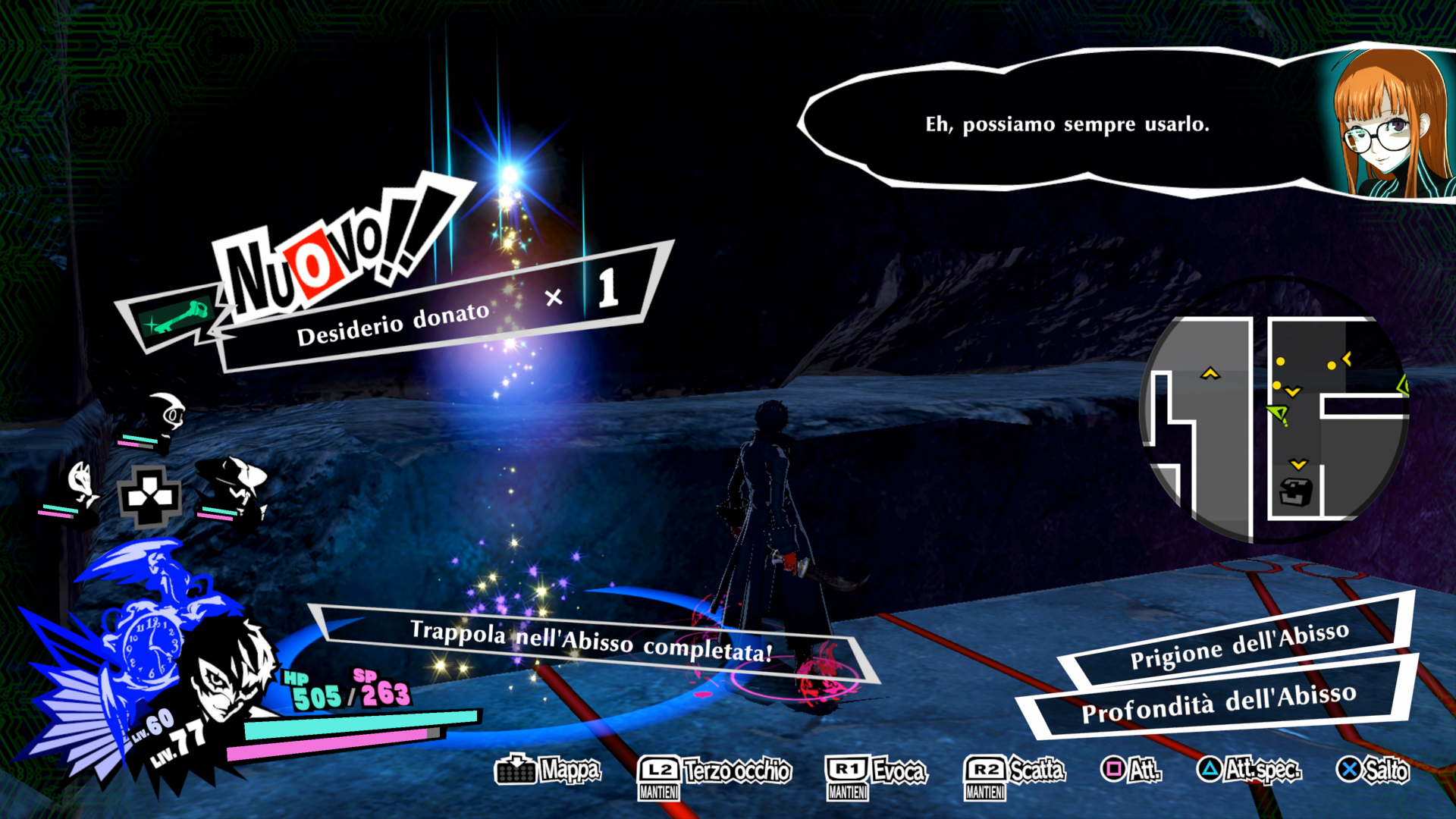Click the d-pad icon between party members

[x=149, y=497]
